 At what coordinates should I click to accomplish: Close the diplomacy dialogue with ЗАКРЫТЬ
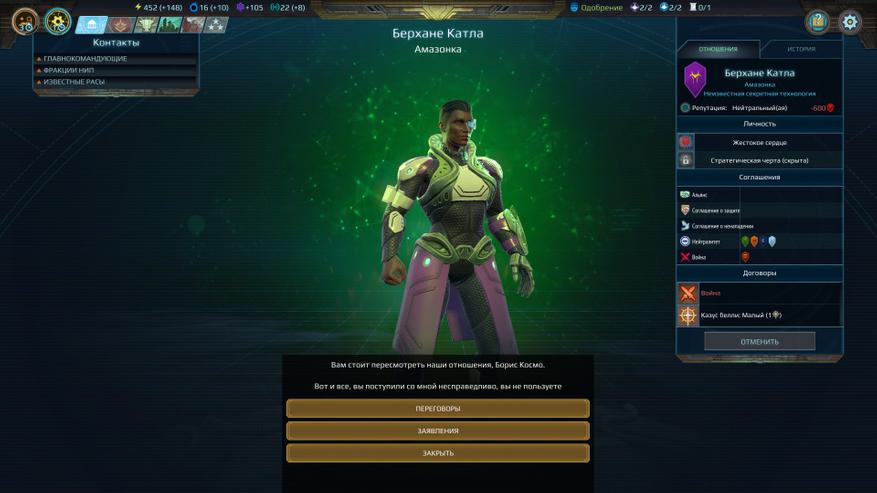tap(438, 453)
